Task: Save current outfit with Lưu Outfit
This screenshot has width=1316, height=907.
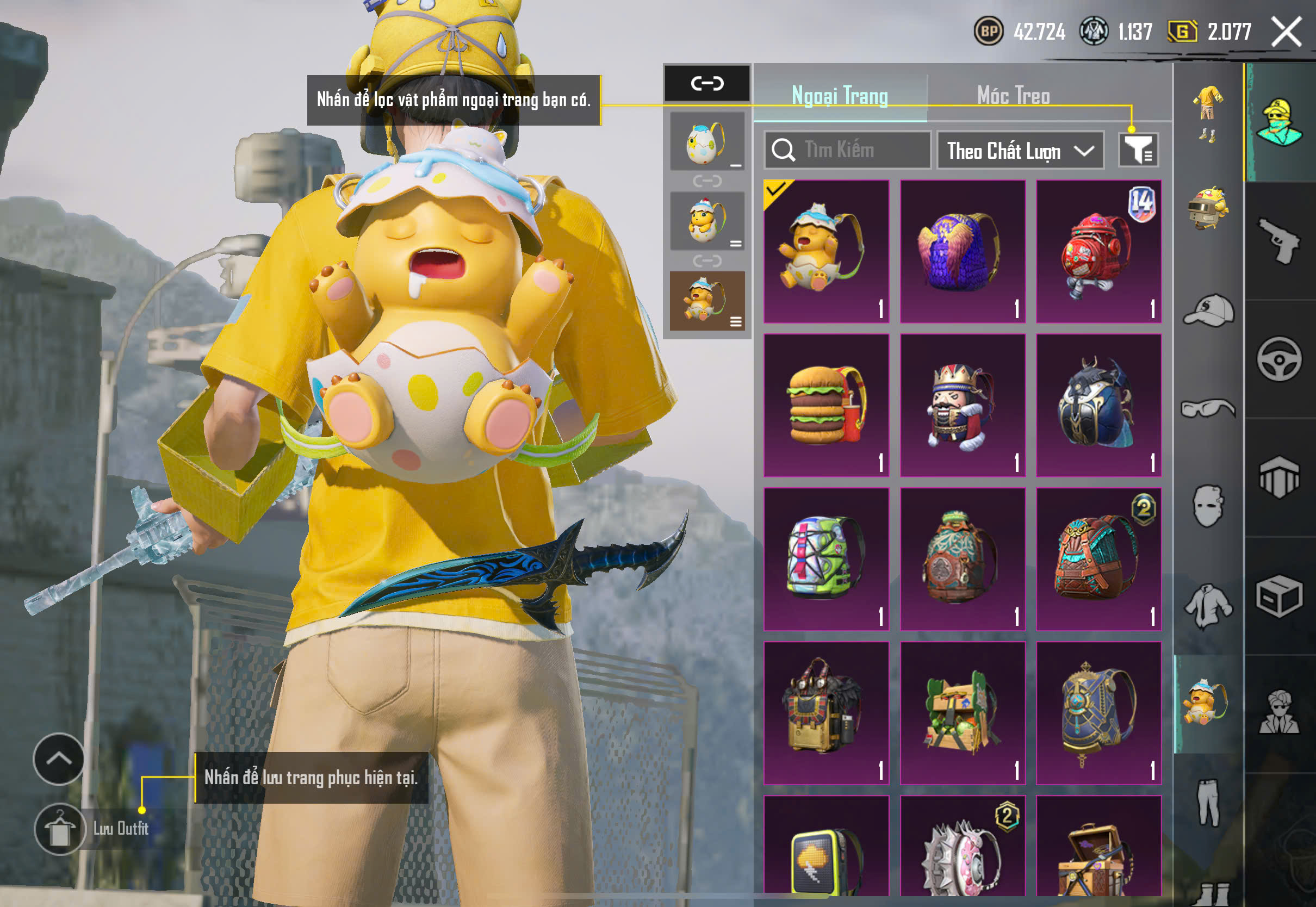Action: [x=60, y=829]
